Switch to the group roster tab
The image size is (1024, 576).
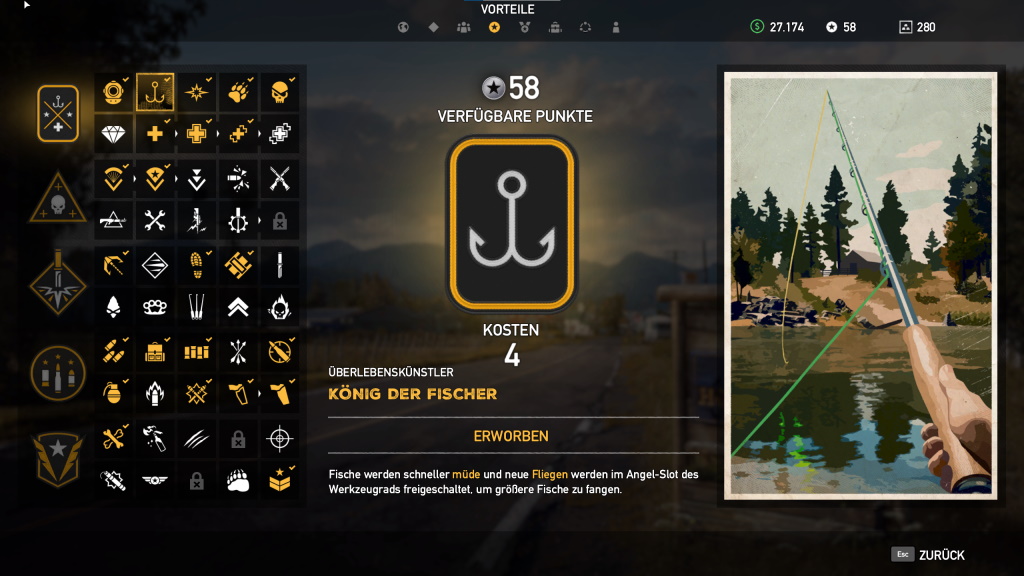point(463,27)
